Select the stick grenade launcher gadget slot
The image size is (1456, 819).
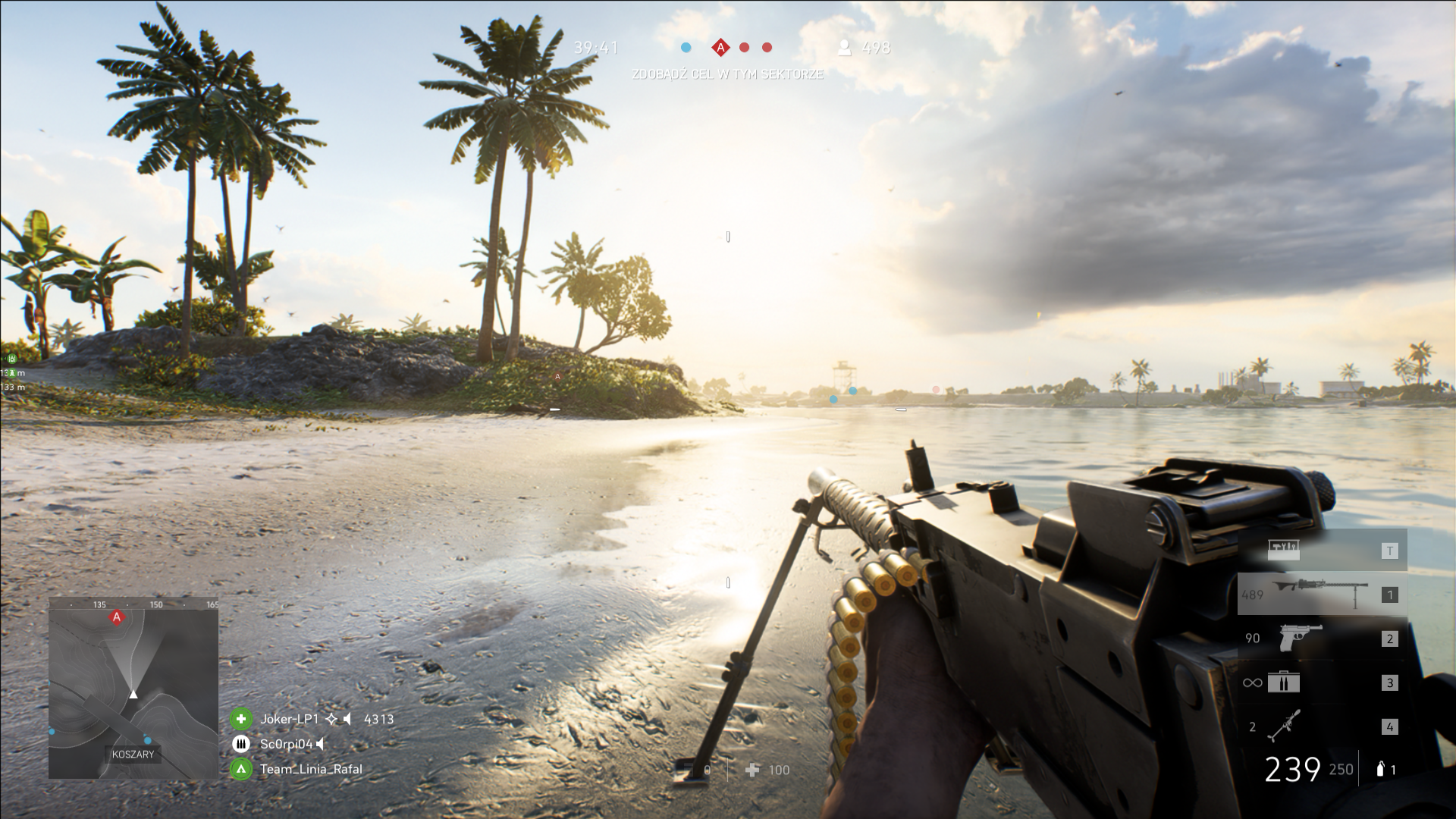(x=1284, y=726)
